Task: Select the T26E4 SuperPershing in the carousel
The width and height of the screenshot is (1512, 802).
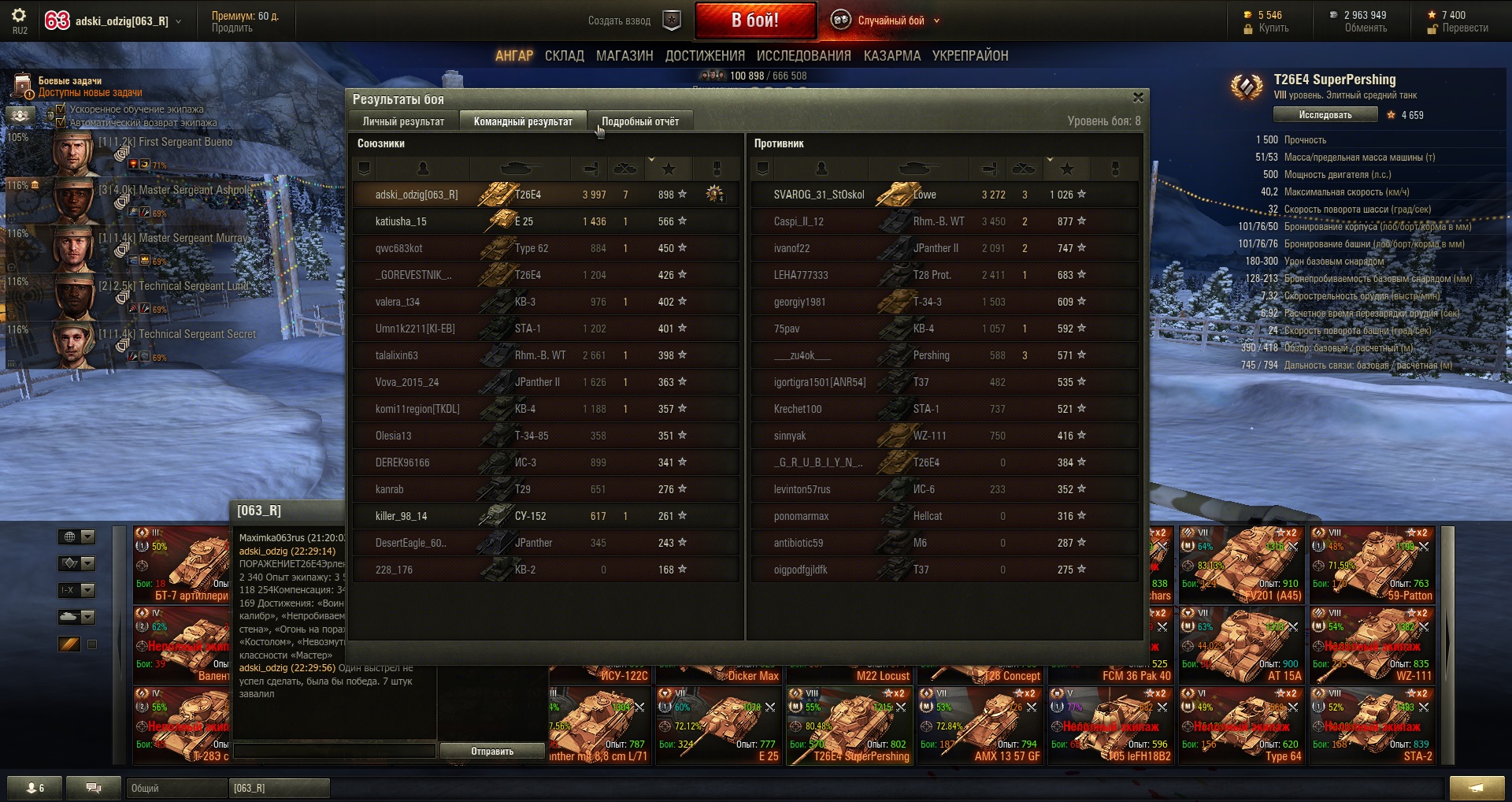Action: click(x=850, y=726)
